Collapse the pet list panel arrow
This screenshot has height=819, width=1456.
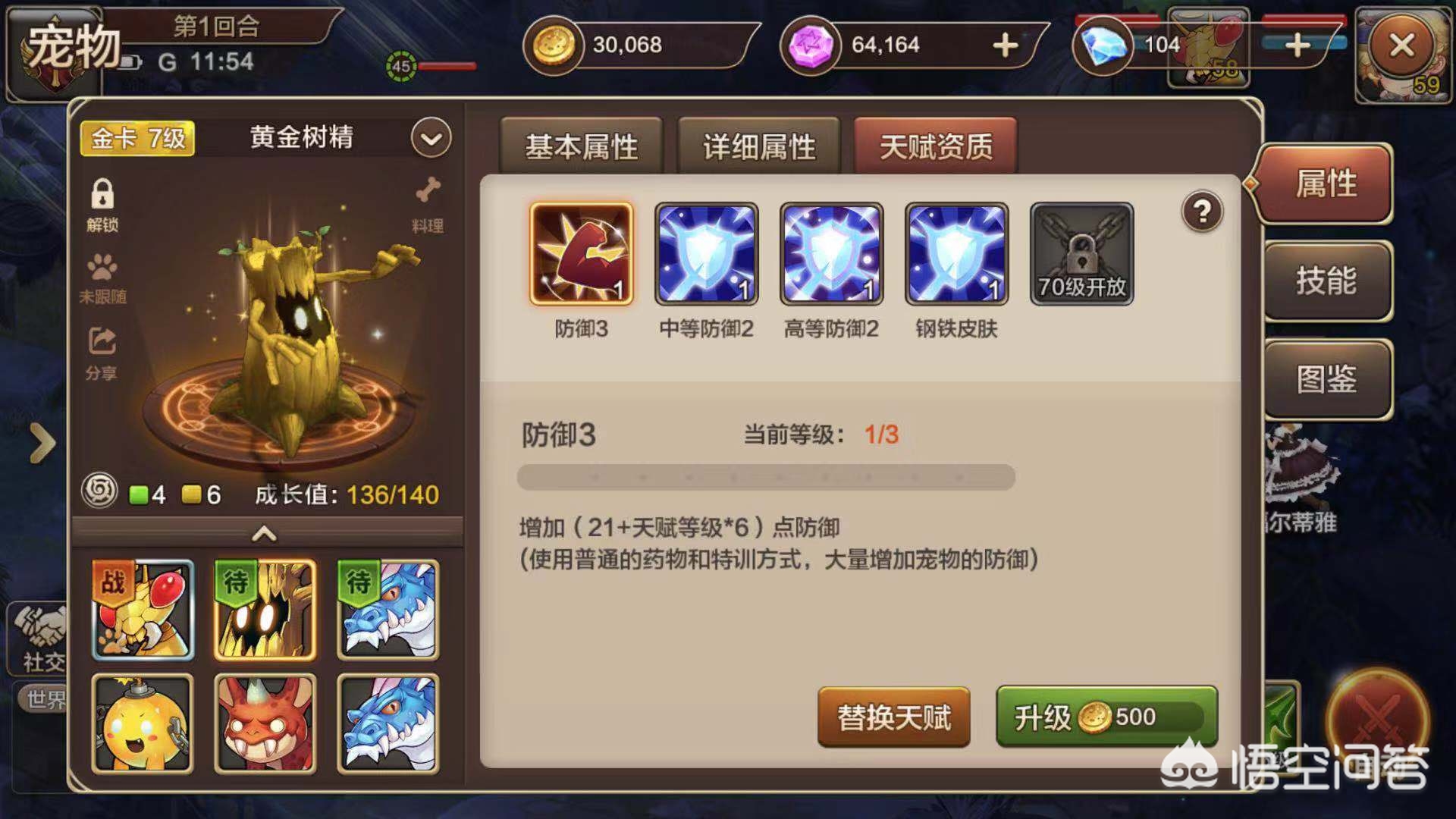(x=265, y=534)
